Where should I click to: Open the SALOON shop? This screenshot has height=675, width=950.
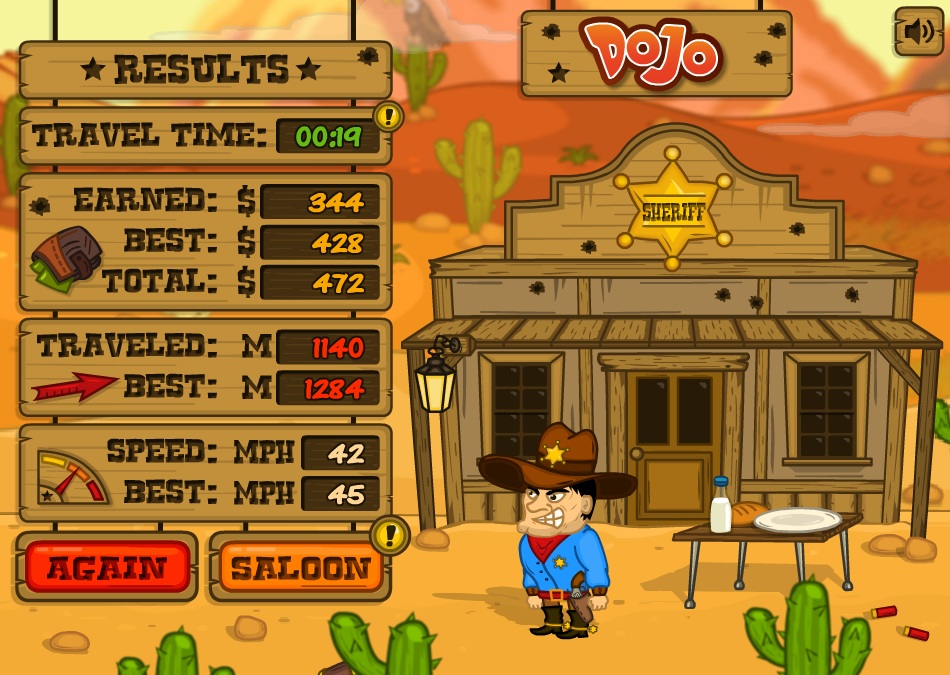coord(300,568)
